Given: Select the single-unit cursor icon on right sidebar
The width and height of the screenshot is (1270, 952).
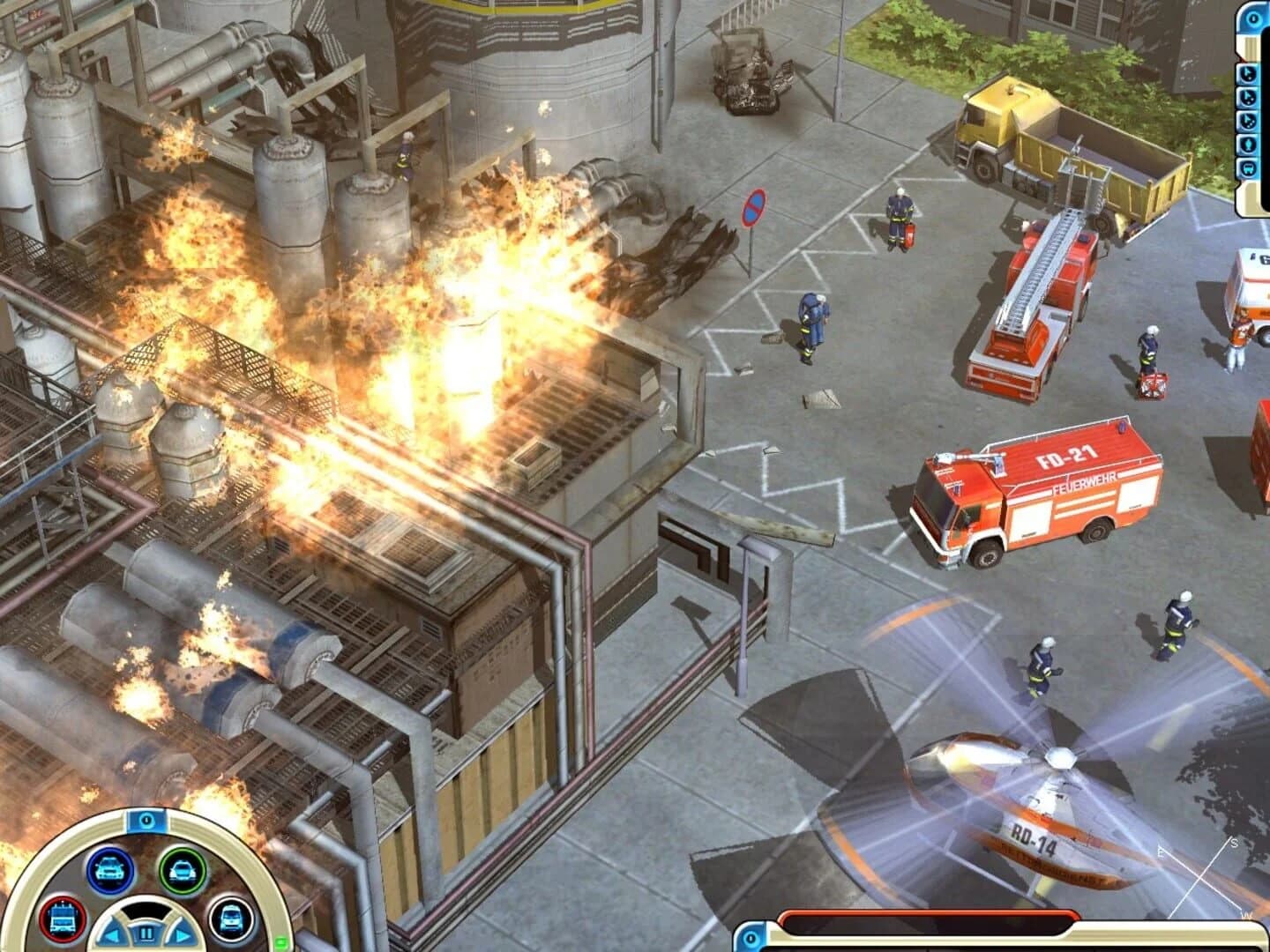Looking at the screenshot, I should (1247, 73).
